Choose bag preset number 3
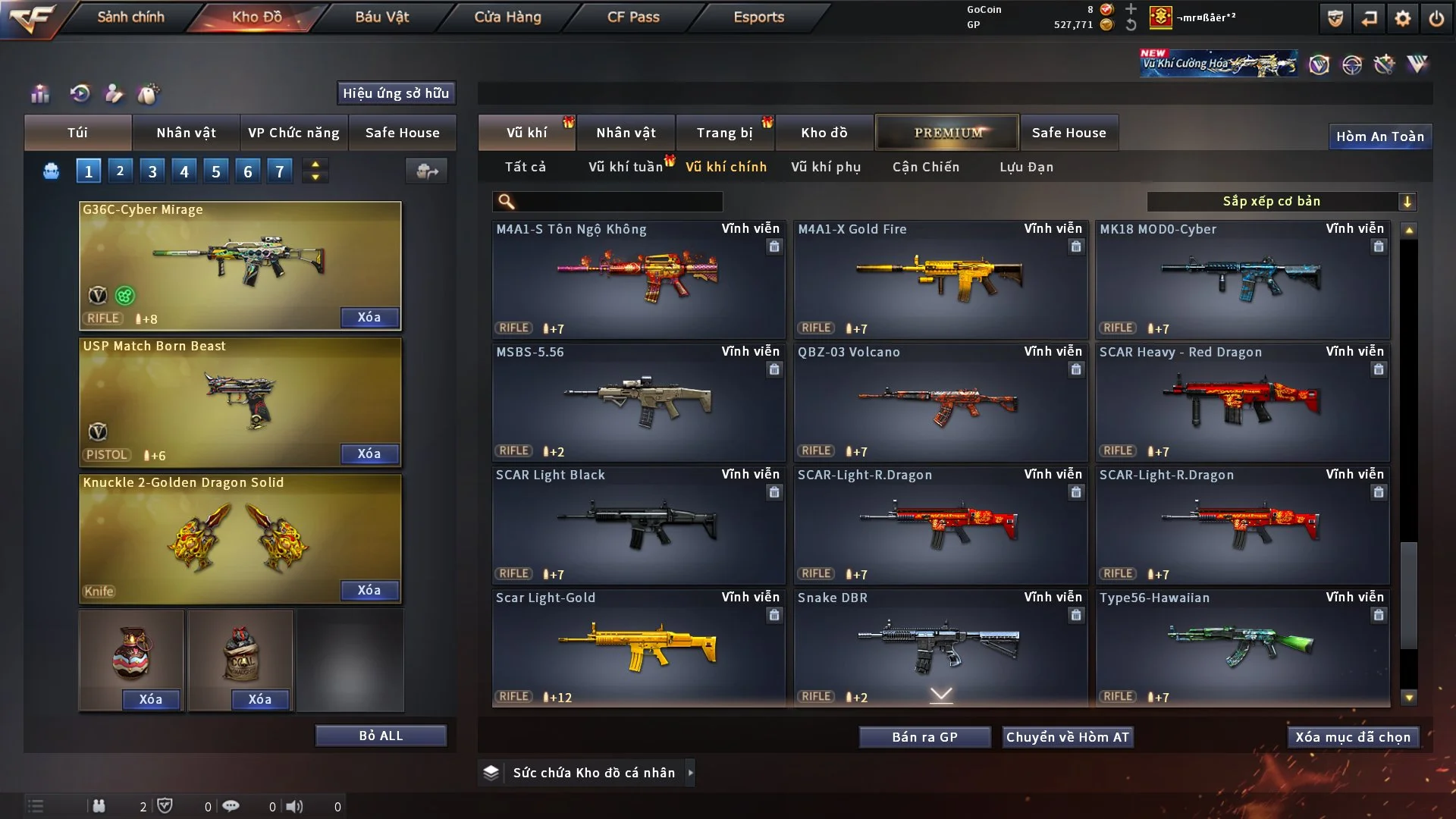 (152, 171)
